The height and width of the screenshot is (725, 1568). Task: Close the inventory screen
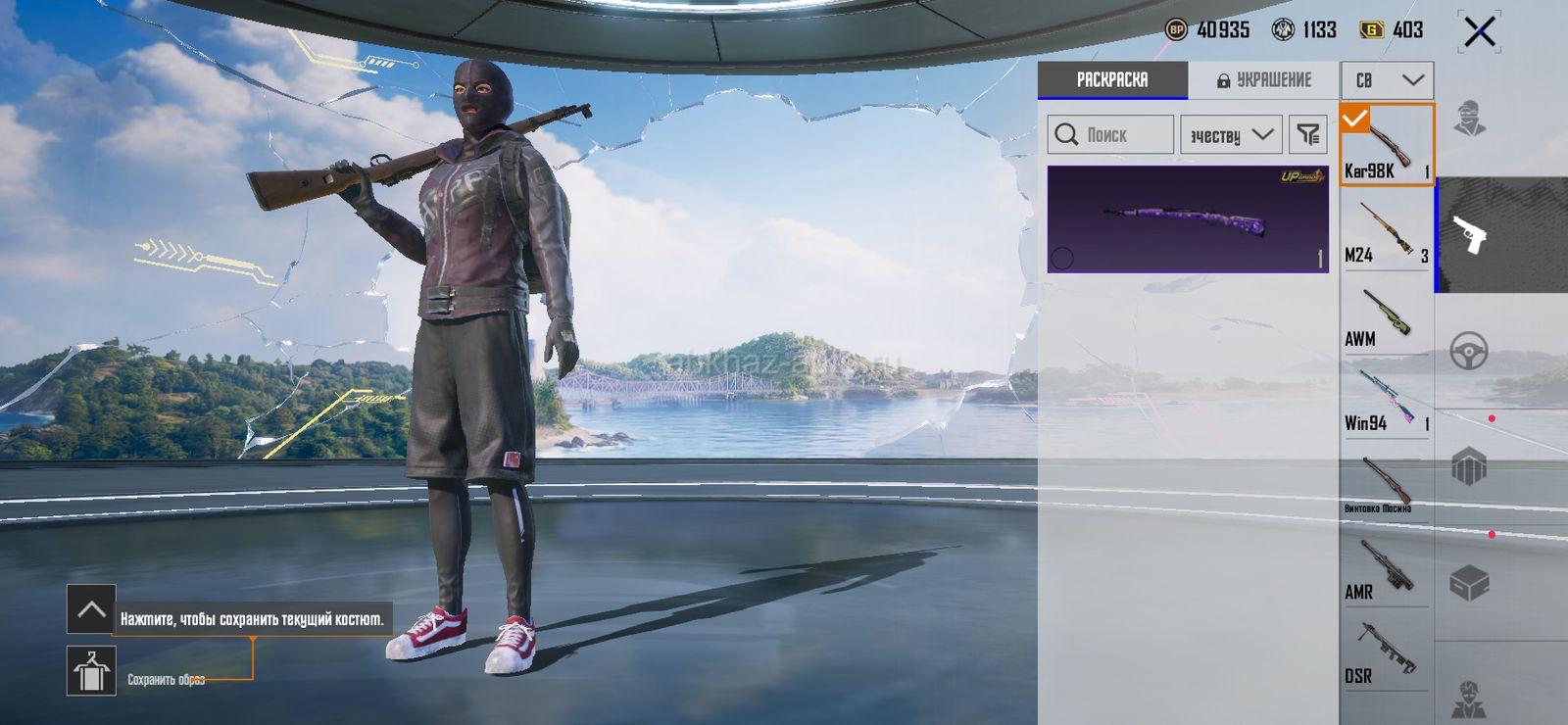pos(1480,31)
